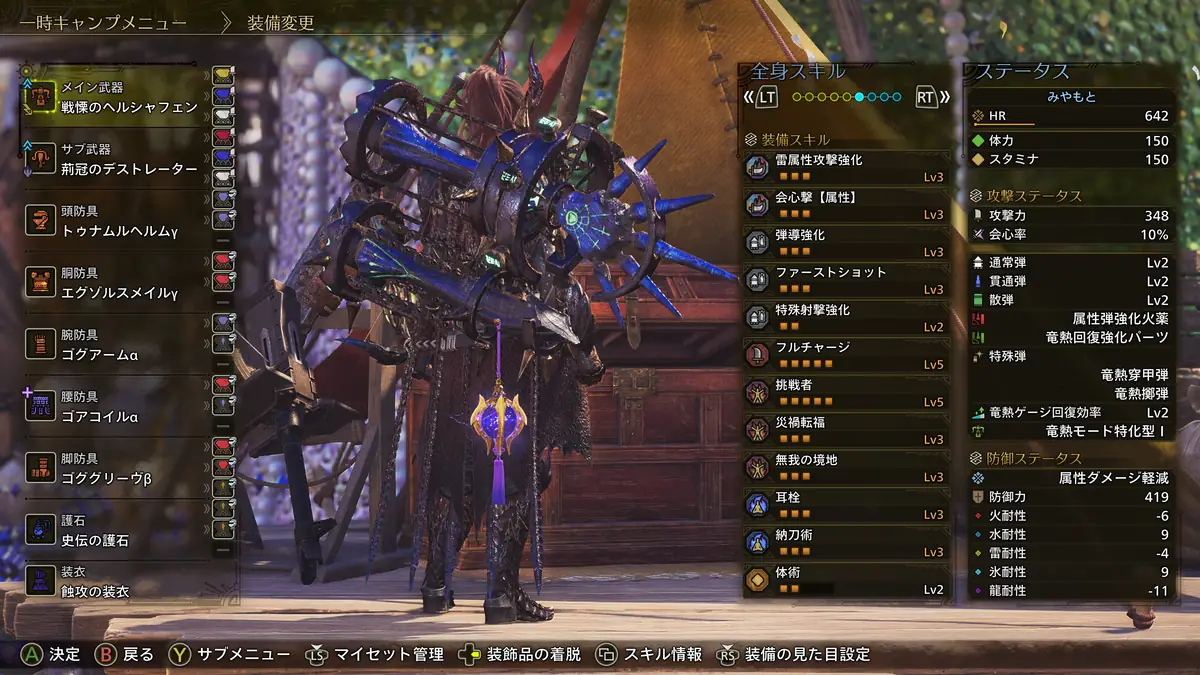Select the sub weapon 荊冠のデストレーター slot
The width and height of the screenshot is (1200, 675).
tap(115, 160)
